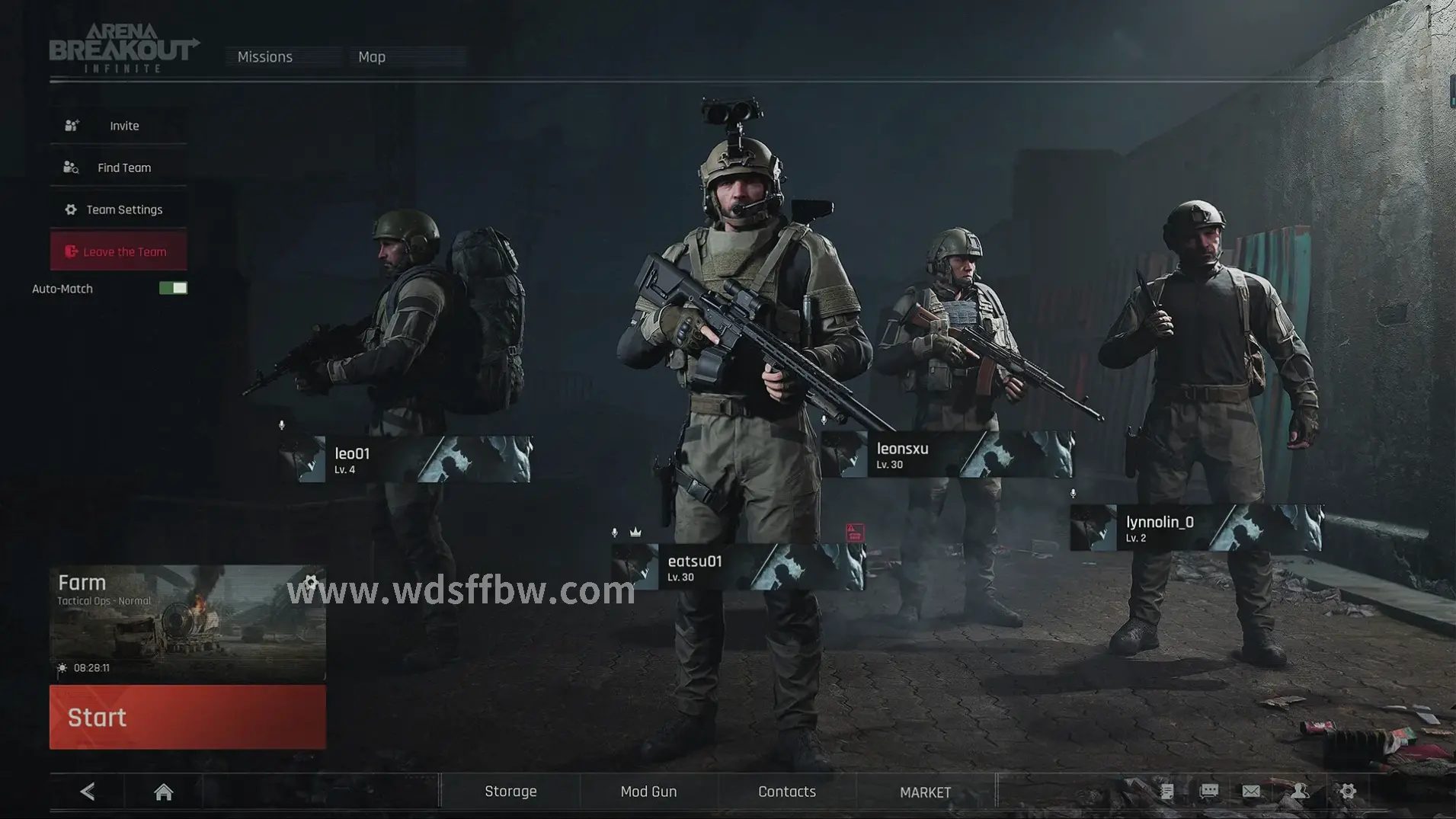The height and width of the screenshot is (819, 1456).
Task: Open the mail envelope icon
Action: 1251,792
